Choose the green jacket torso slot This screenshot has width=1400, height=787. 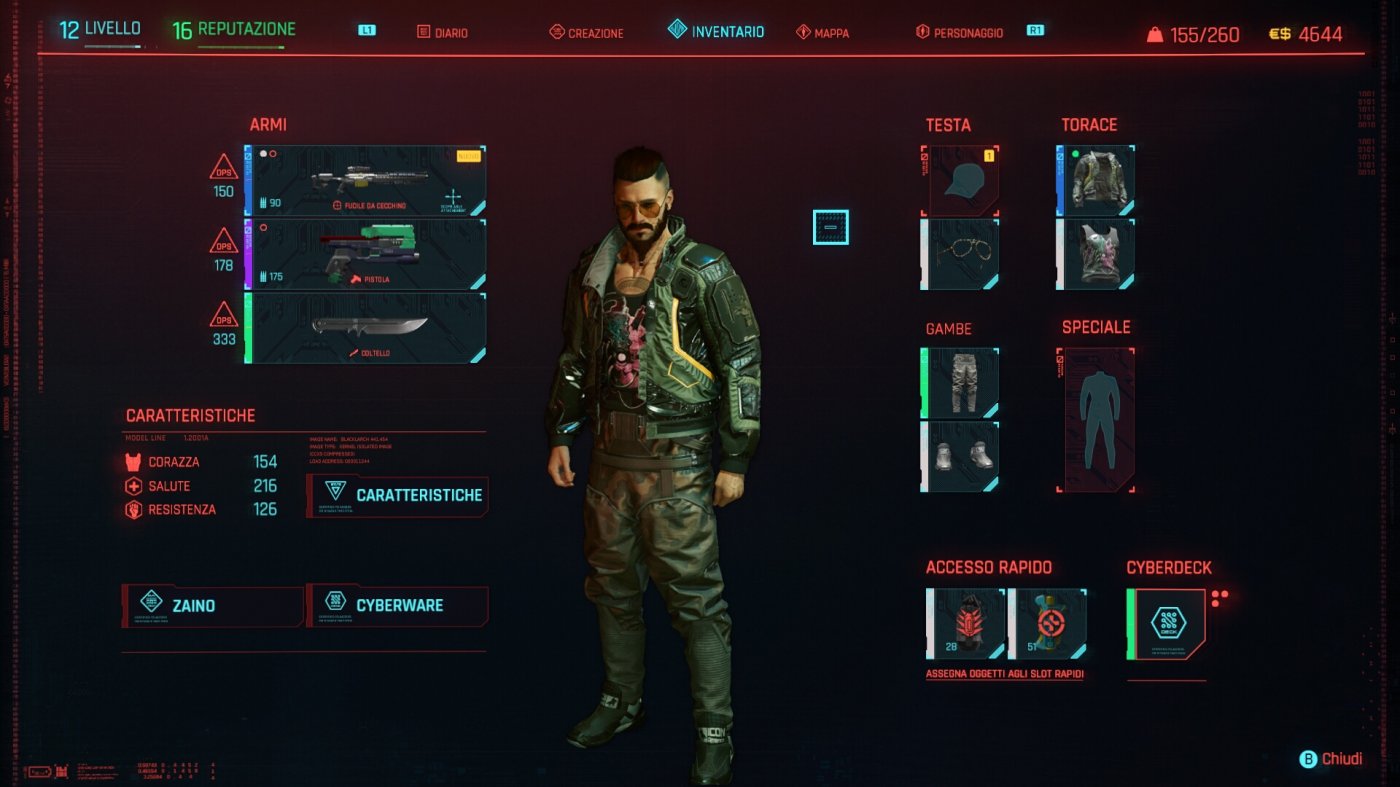(x=1097, y=181)
